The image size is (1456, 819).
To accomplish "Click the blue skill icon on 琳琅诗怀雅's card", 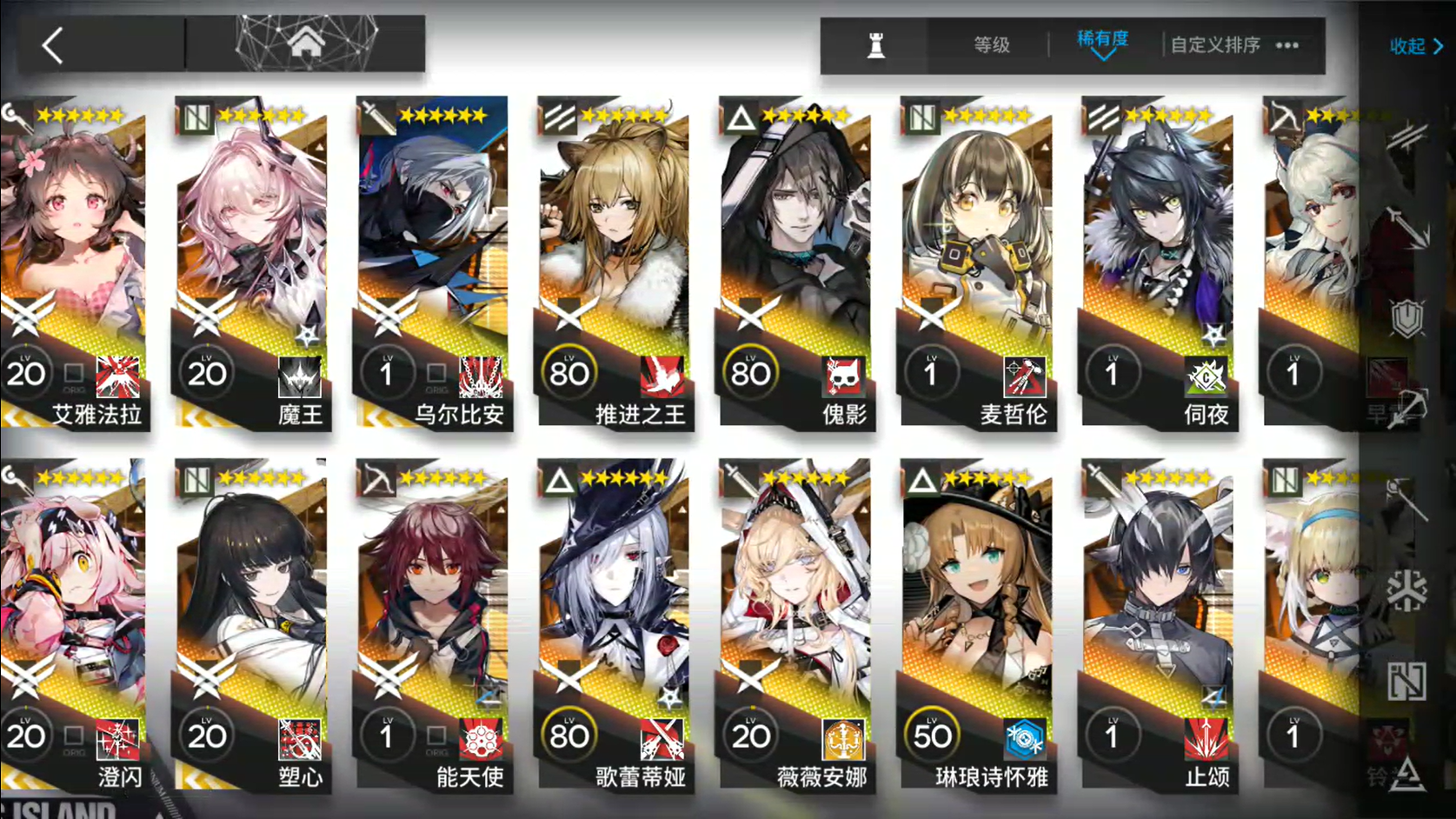I will coord(1027,739).
